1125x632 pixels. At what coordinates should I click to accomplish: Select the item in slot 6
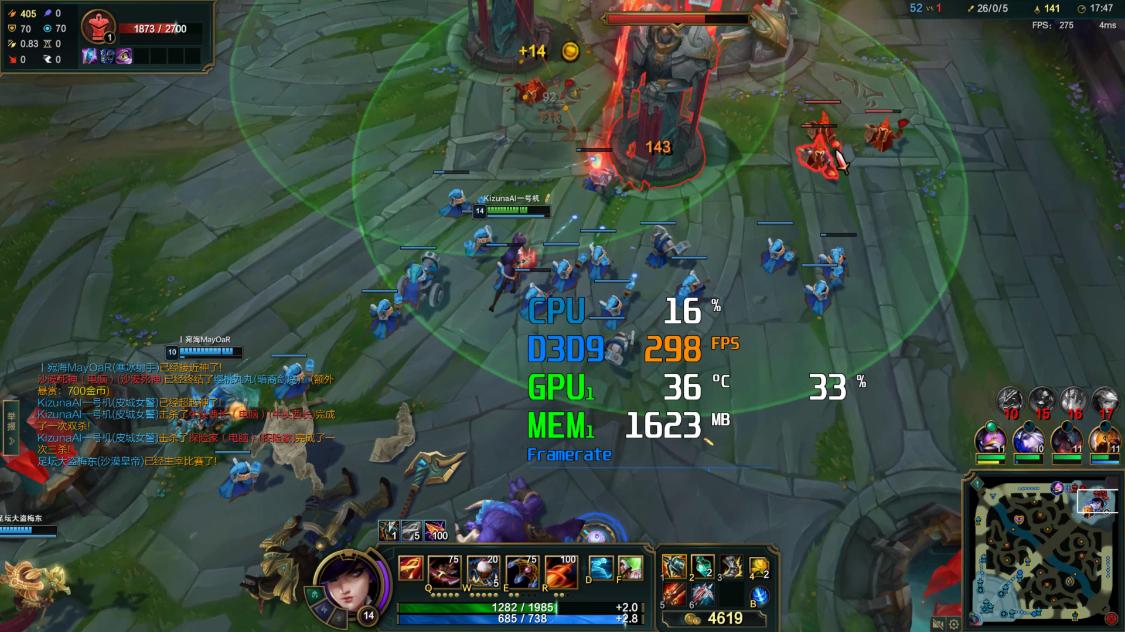coord(702,594)
